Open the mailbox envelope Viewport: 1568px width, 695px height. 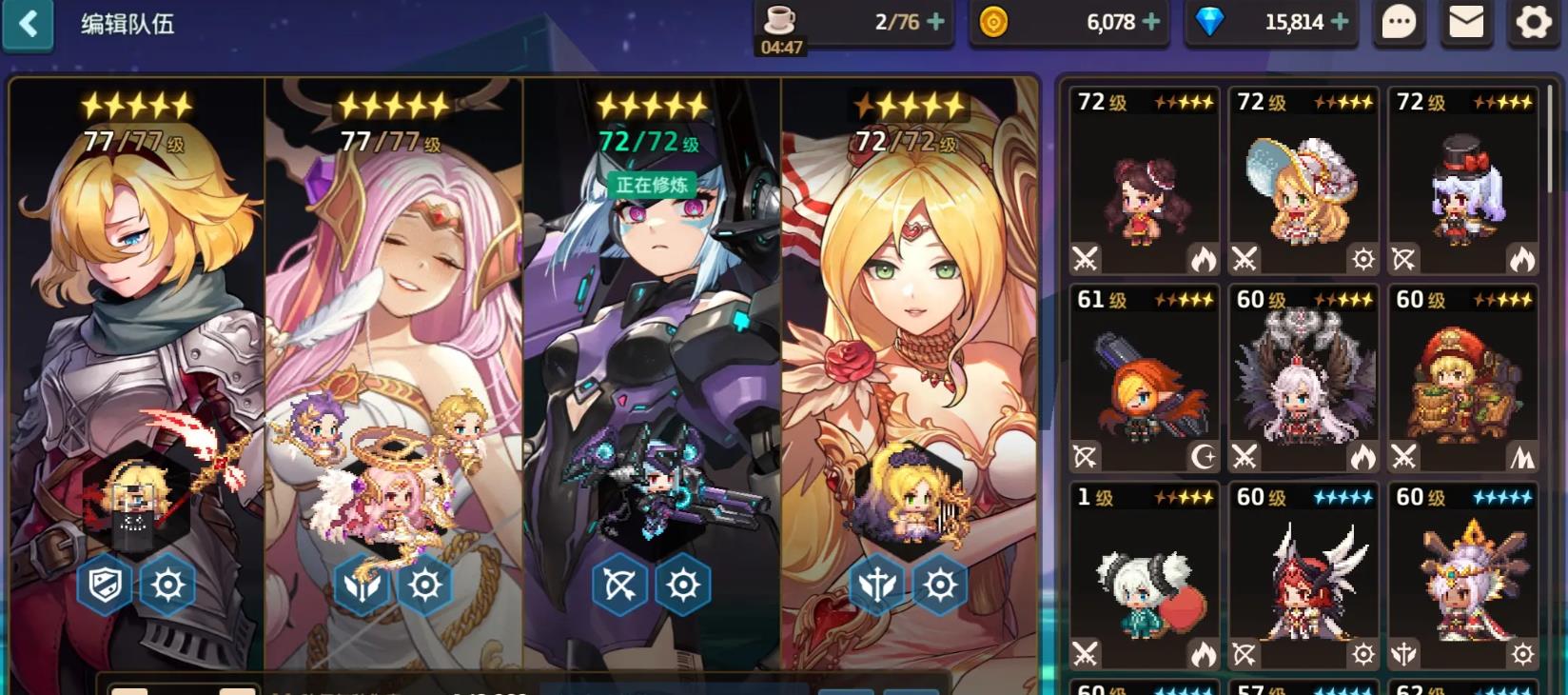(1466, 23)
